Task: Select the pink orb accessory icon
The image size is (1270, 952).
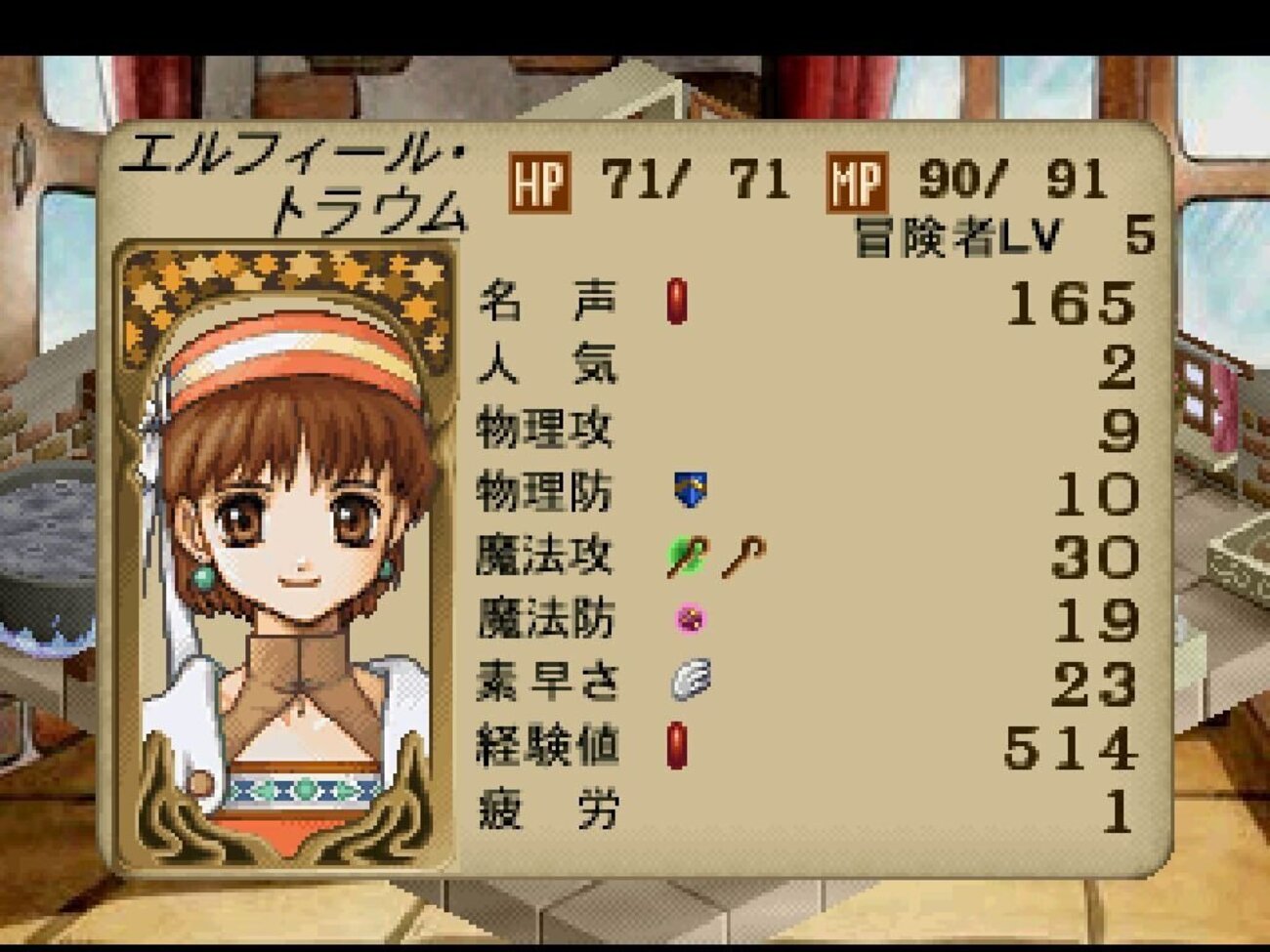Action: click(x=691, y=618)
